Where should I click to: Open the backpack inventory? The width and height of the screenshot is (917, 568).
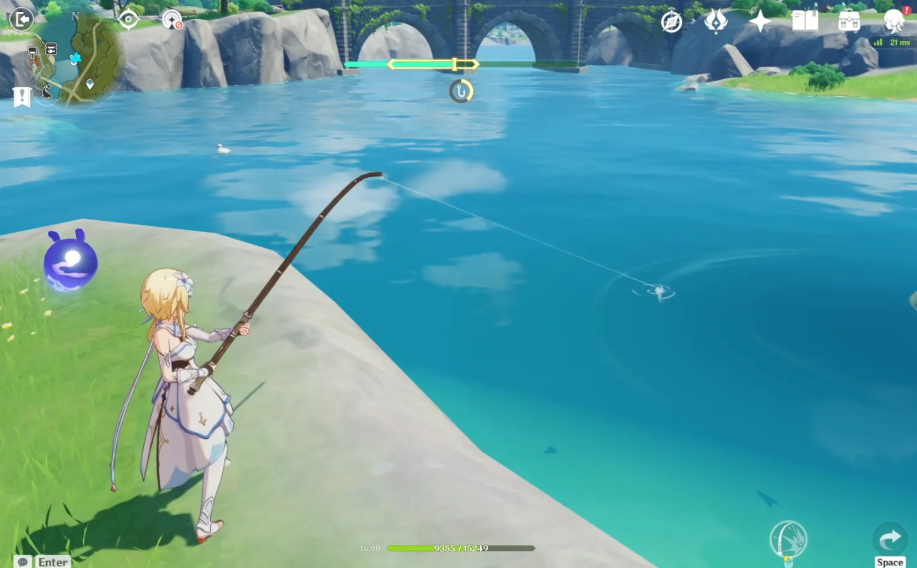click(x=849, y=21)
